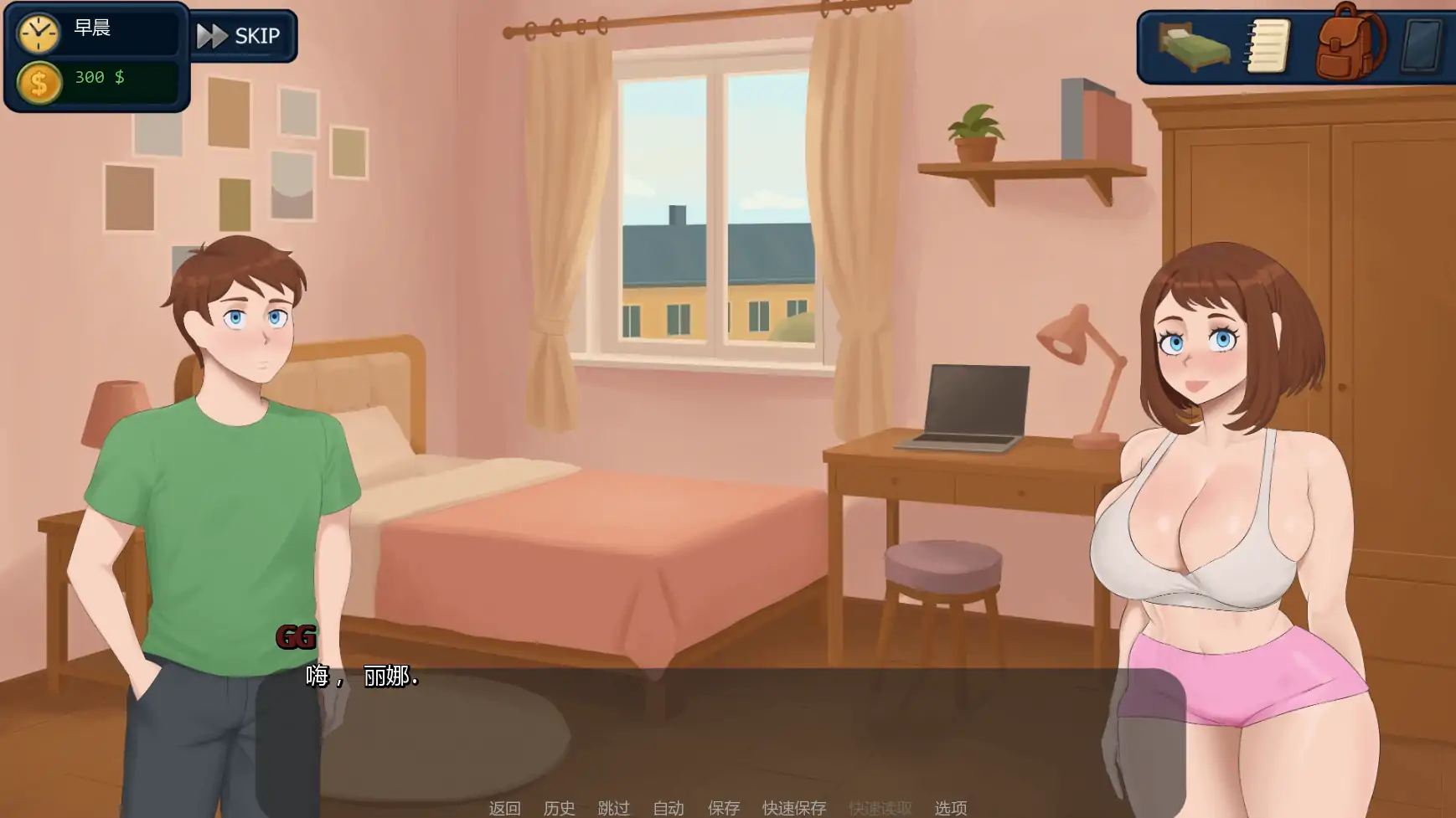
Task: Toggle 自动 auto-play mode
Action: (x=667, y=807)
